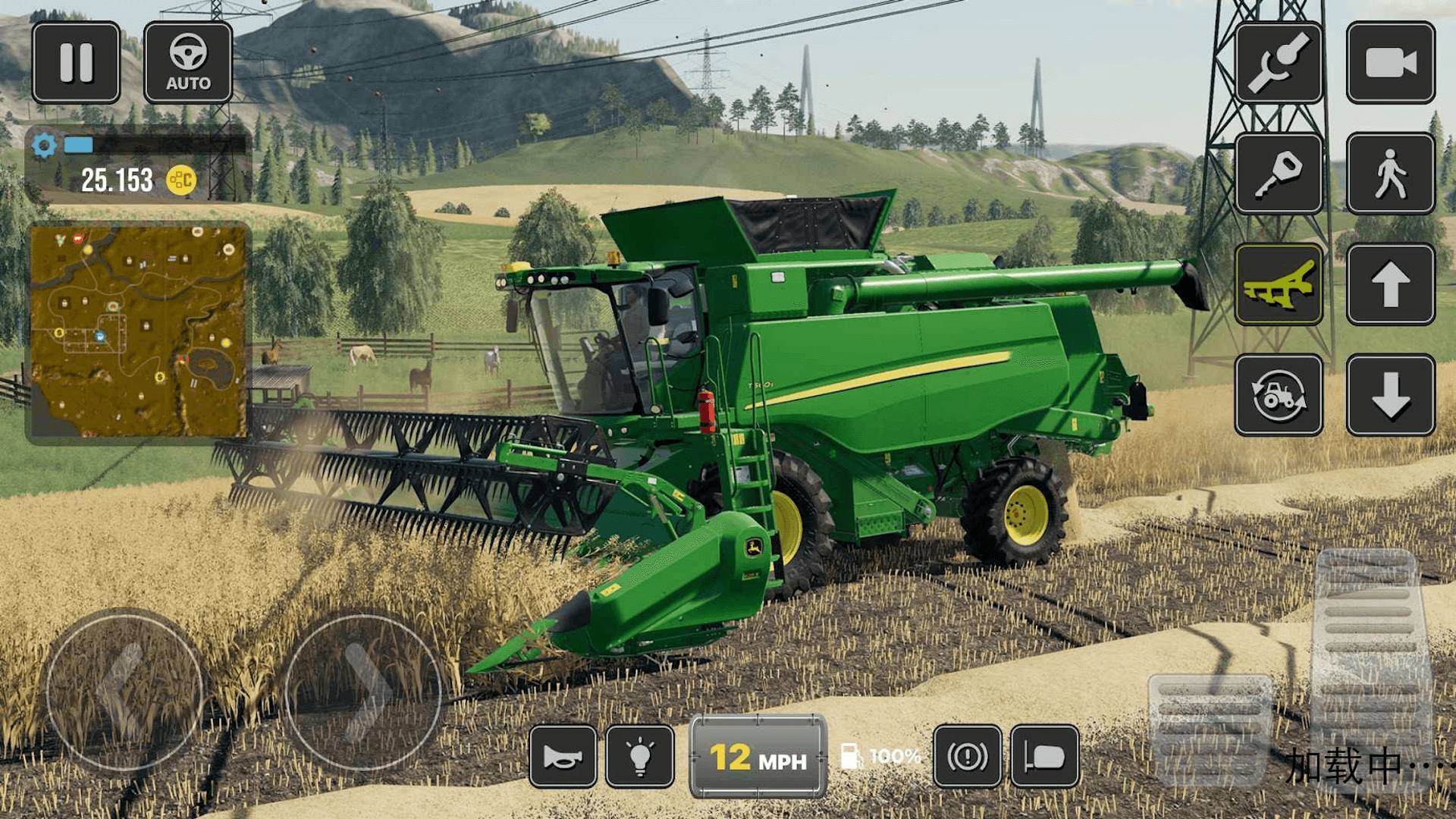Sound the horn
Image resolution: width=1456 pixels, height=819 pixels.
(563, 756)
